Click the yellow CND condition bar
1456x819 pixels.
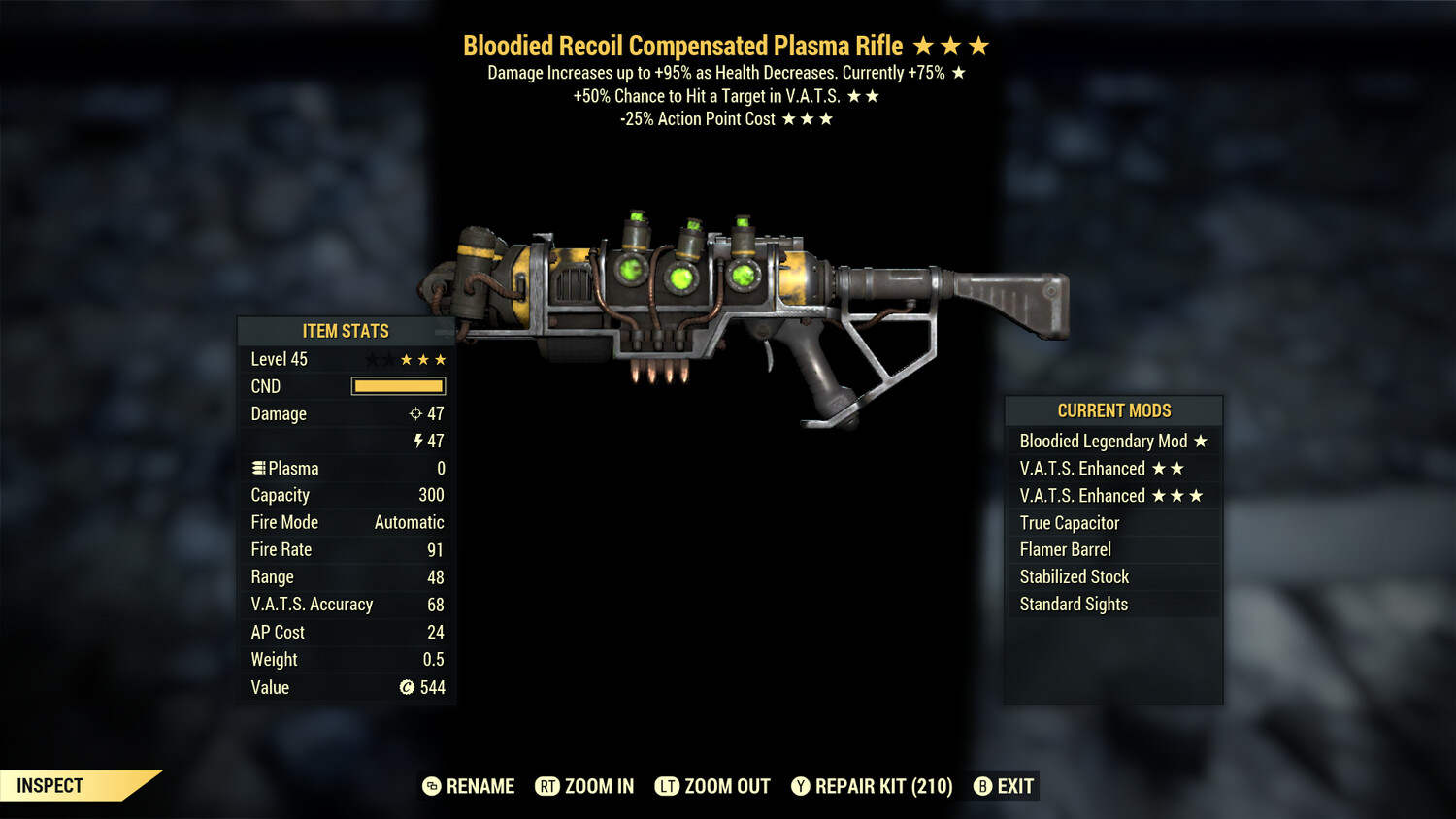point(398,385)
